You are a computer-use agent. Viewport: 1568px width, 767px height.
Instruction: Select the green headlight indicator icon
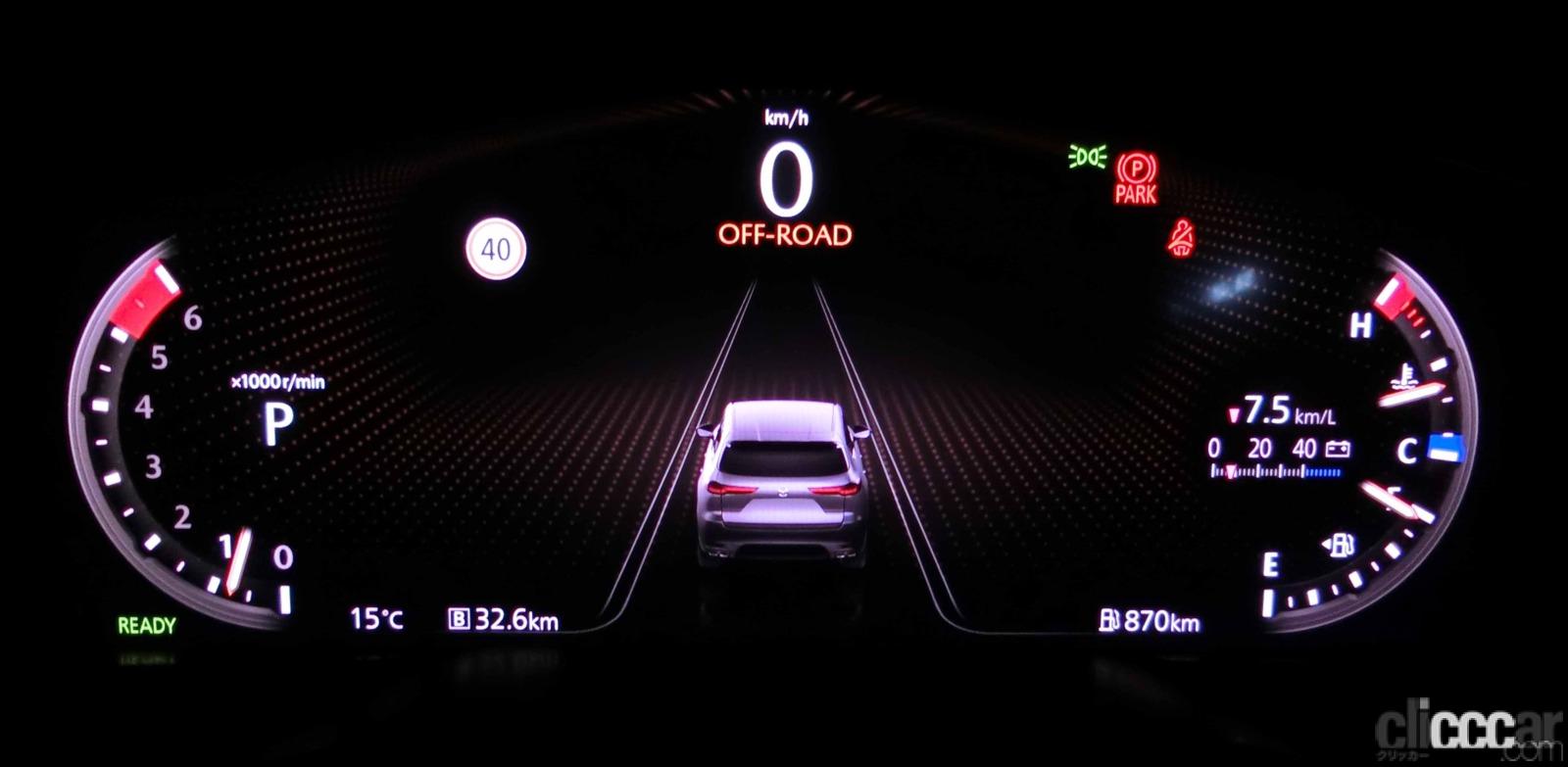(x=1086, y=155)
